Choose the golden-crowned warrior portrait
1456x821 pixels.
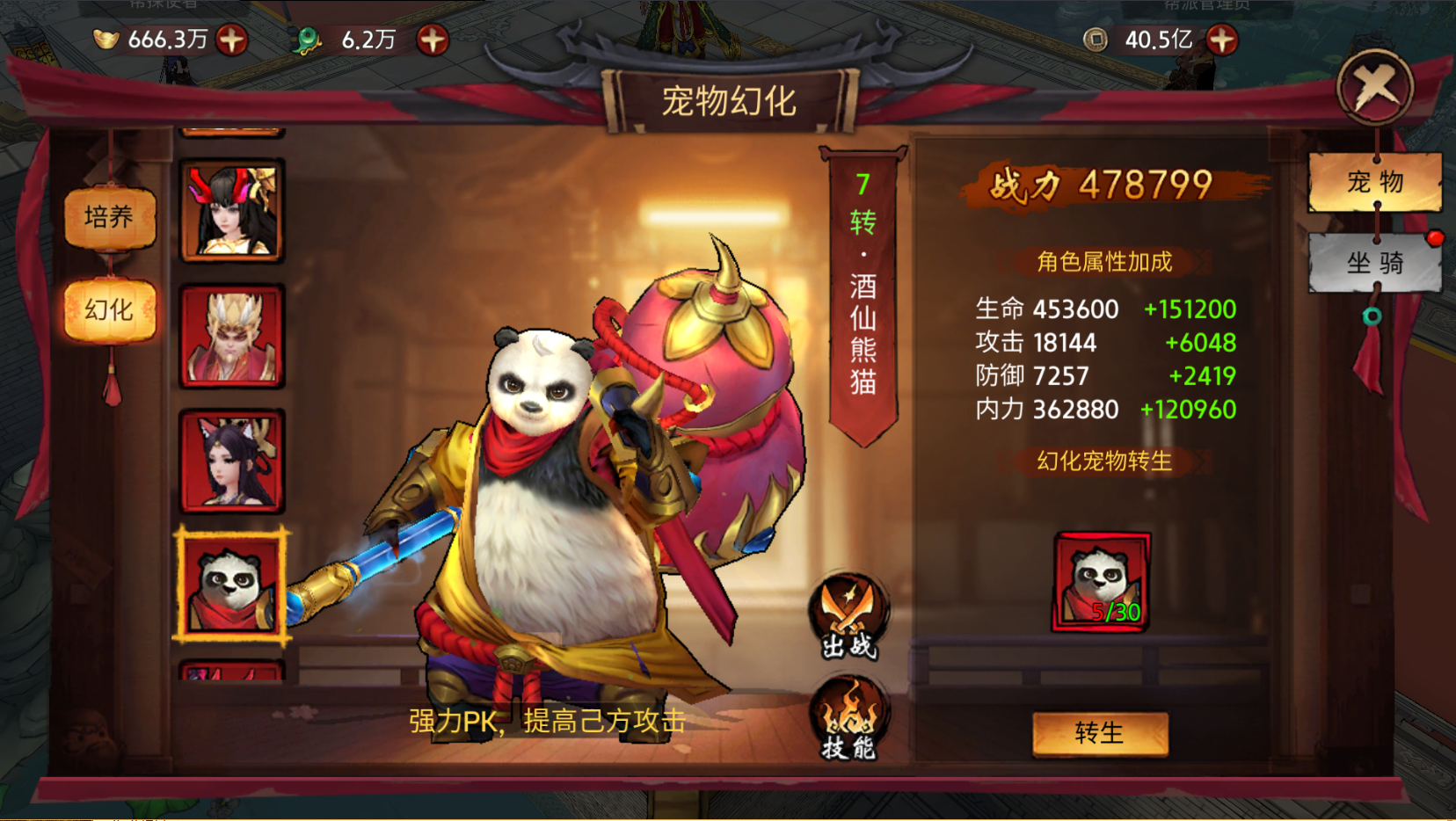pos(232,337)
